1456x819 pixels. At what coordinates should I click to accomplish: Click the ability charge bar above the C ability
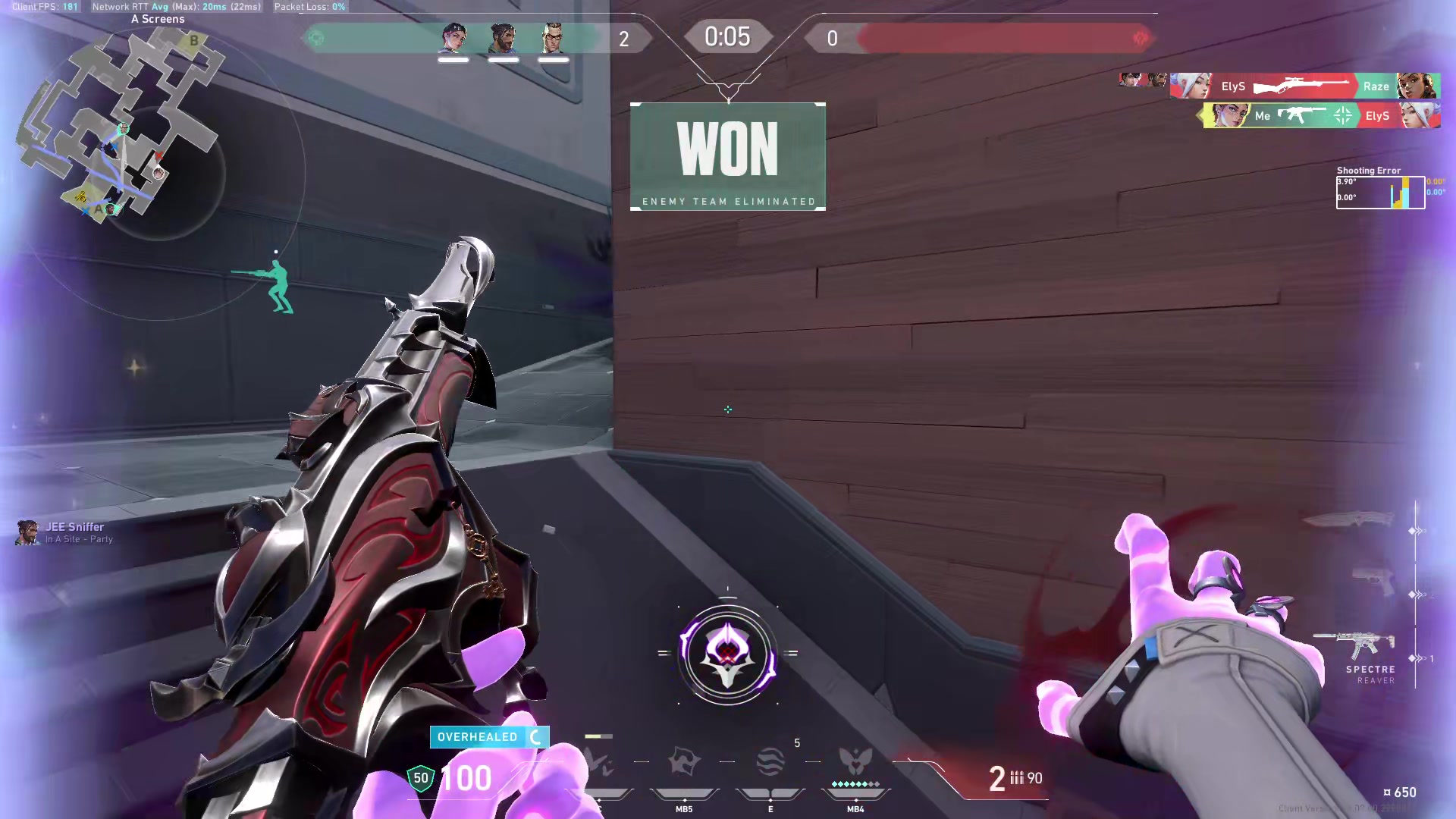[599, 736]
